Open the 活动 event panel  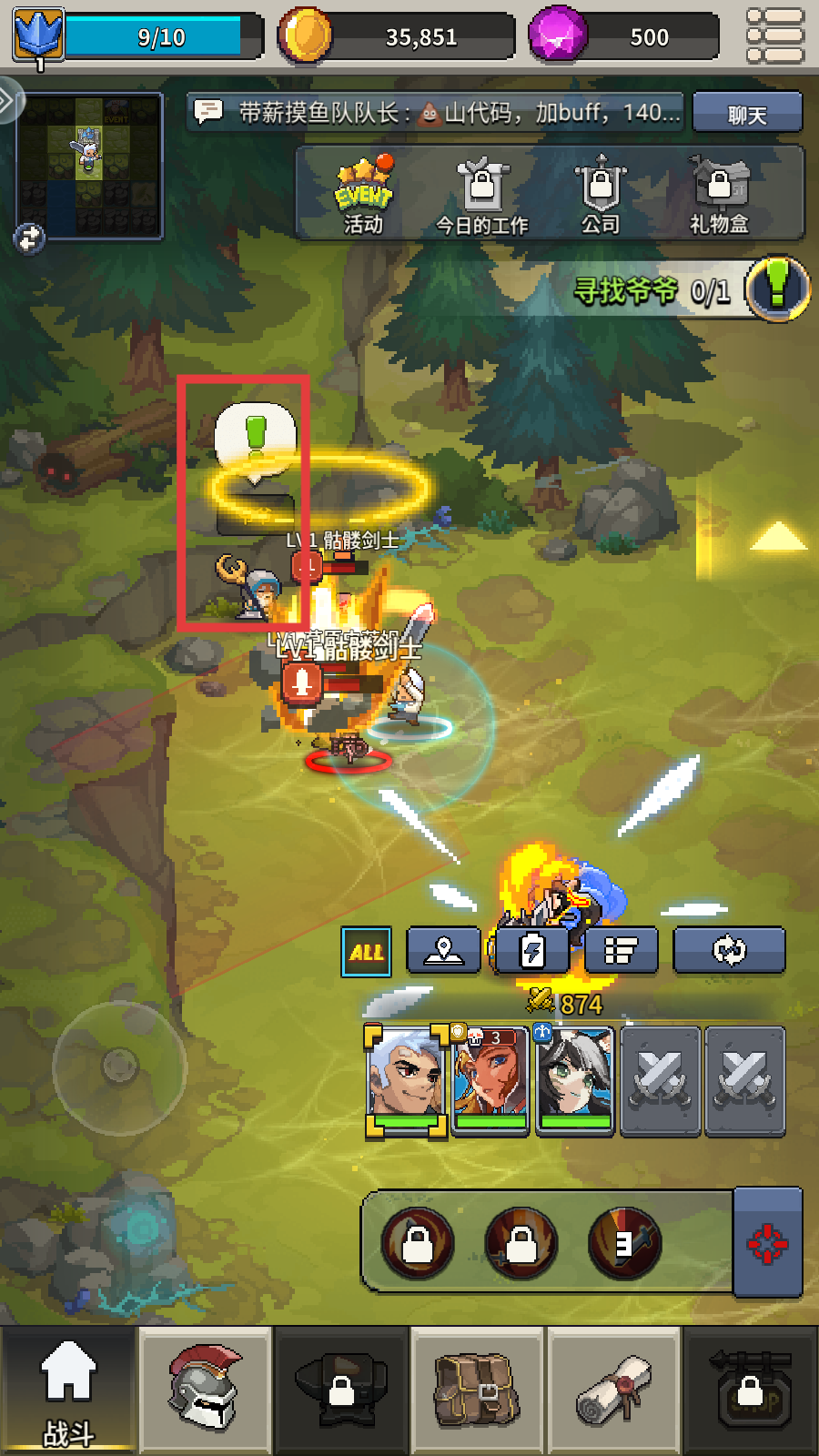click(364, 196)
